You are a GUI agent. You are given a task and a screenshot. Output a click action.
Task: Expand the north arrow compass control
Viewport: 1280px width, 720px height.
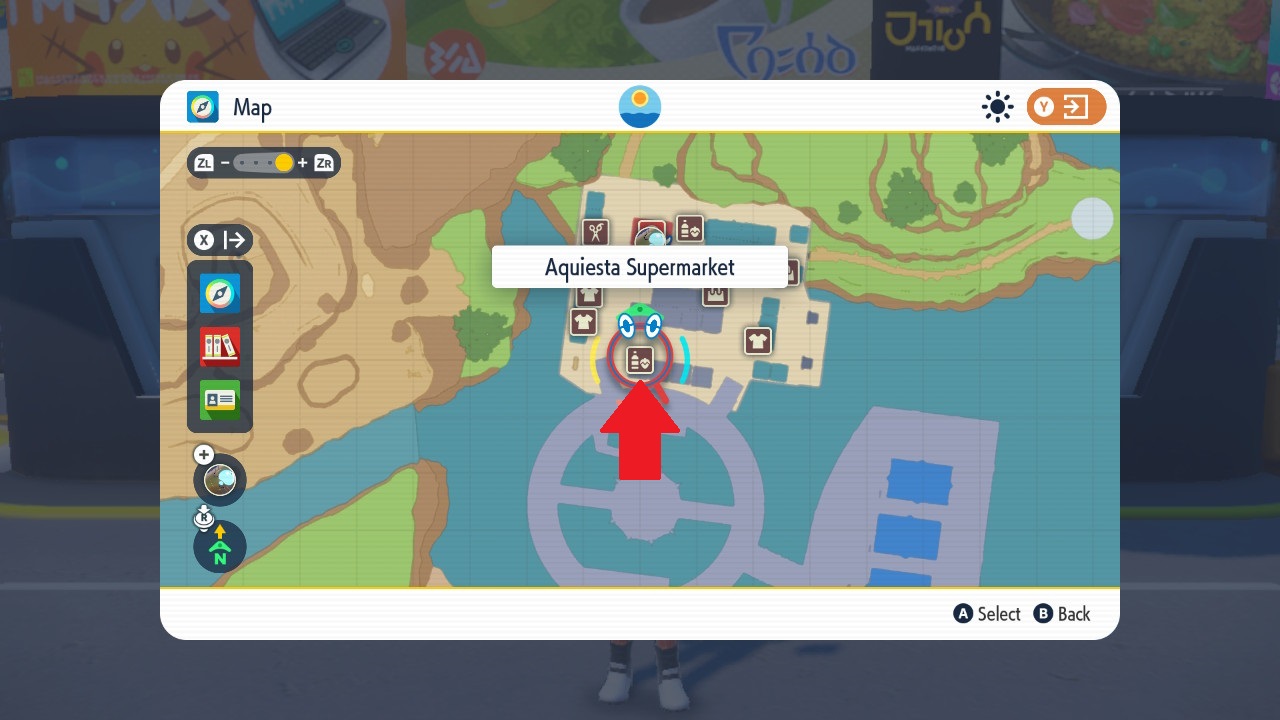[219, 546]
